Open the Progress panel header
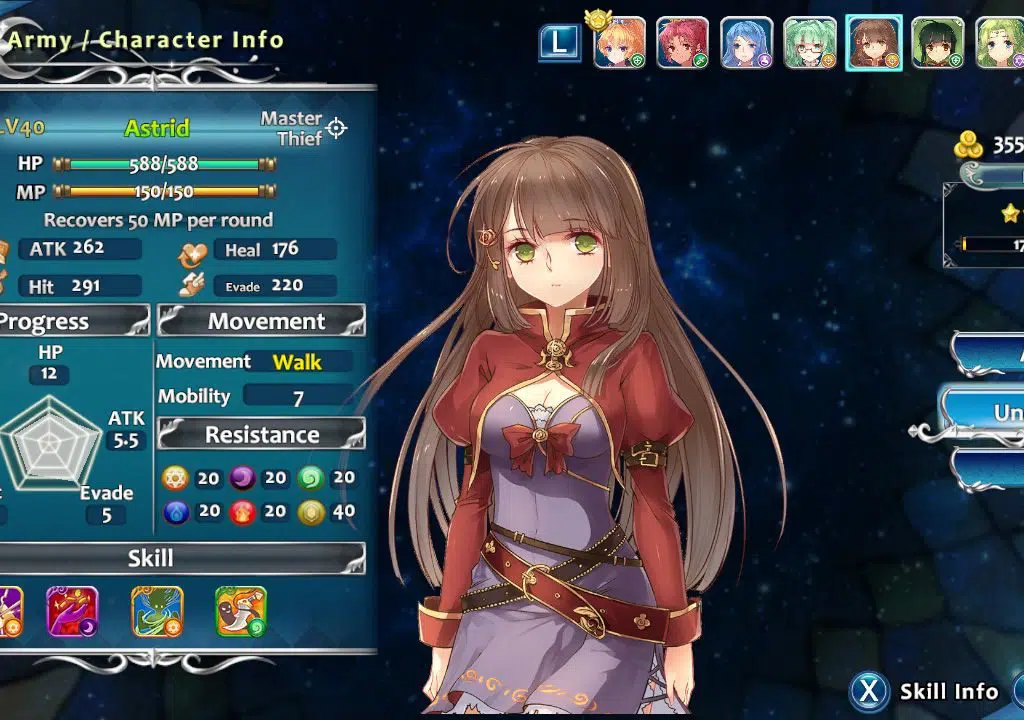The width and height of the screenshot is (1024, 720). pyautogui.click(x=70, y=321)
